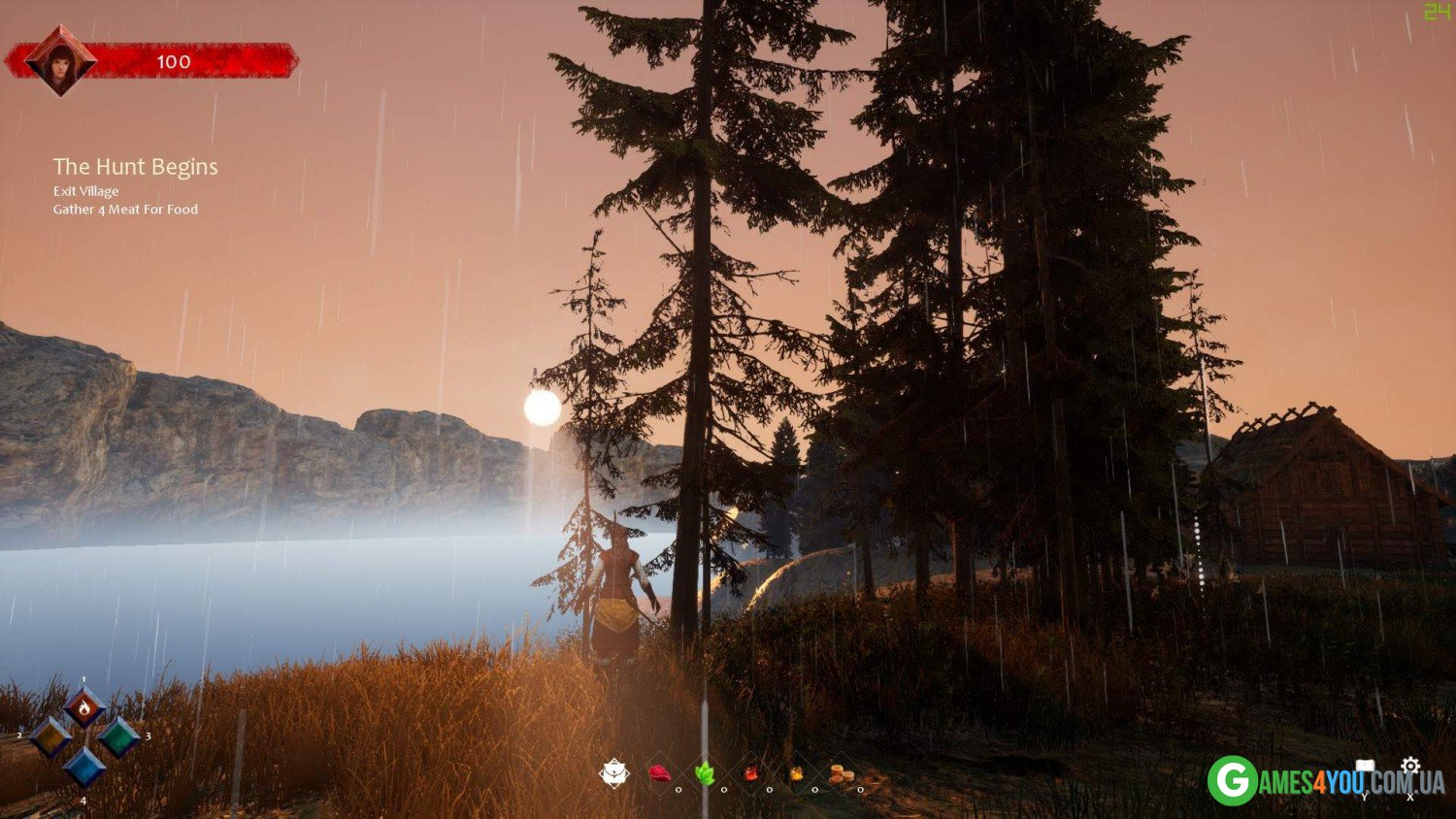Open settings with the gear icon
Image resolution: width=1456 pixels, height=819 pixels.
coord(1410,766)
